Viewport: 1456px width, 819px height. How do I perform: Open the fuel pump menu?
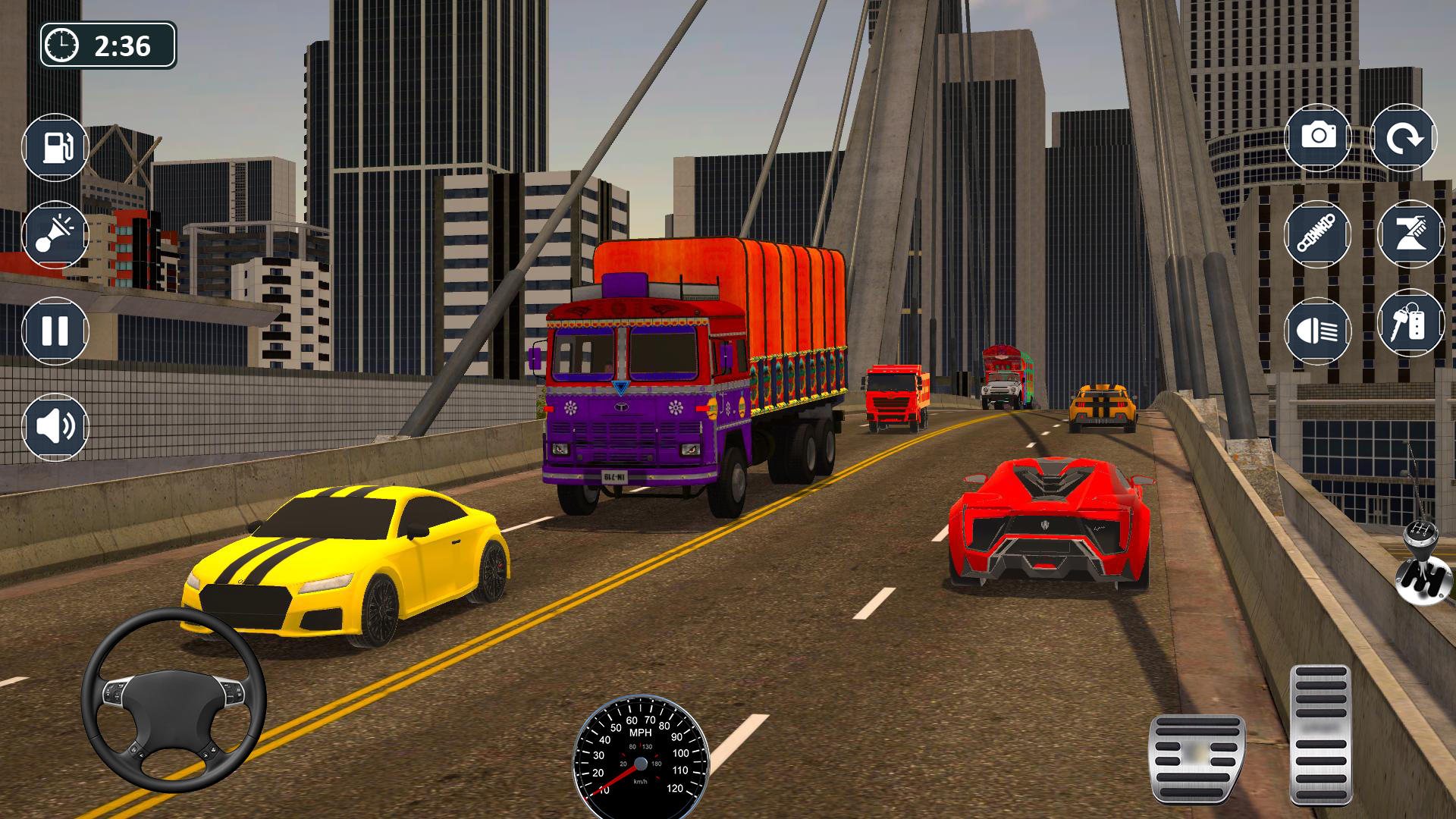[53, 146]
